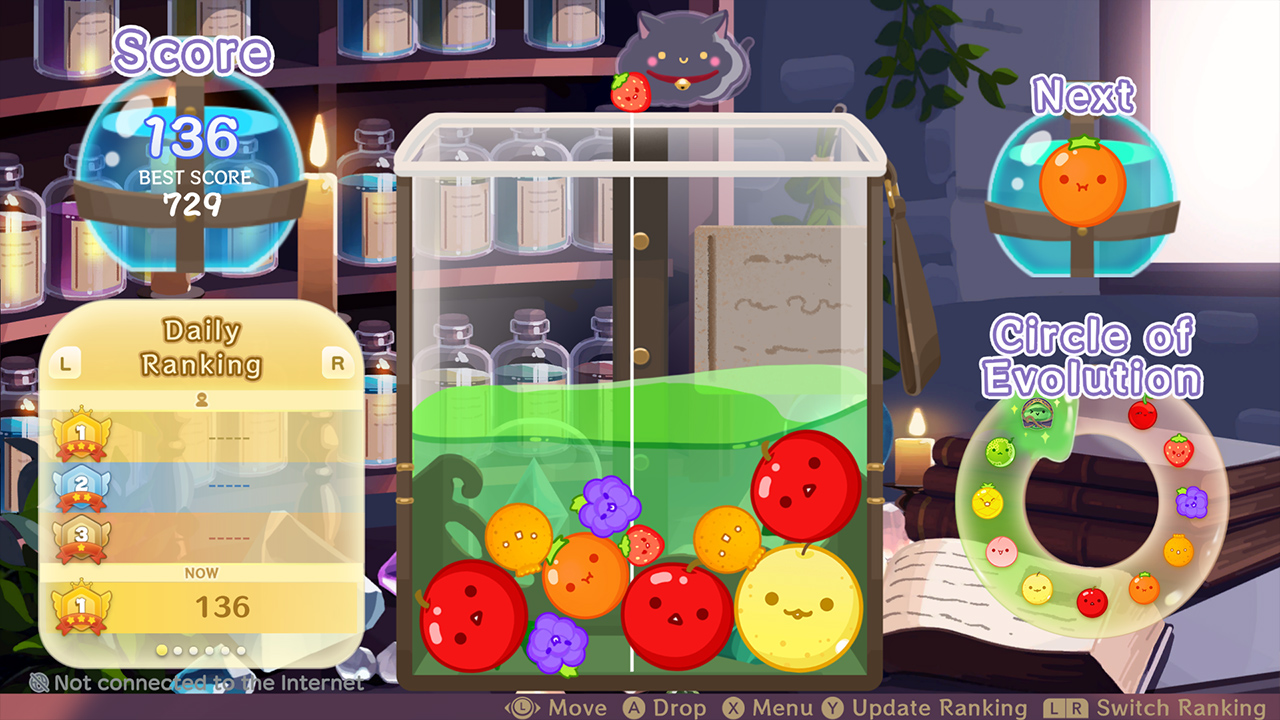Switch ranking page right with the R toggle
Screen dimensions: 1280x720
pyautogui.click(x=336, y=363)
